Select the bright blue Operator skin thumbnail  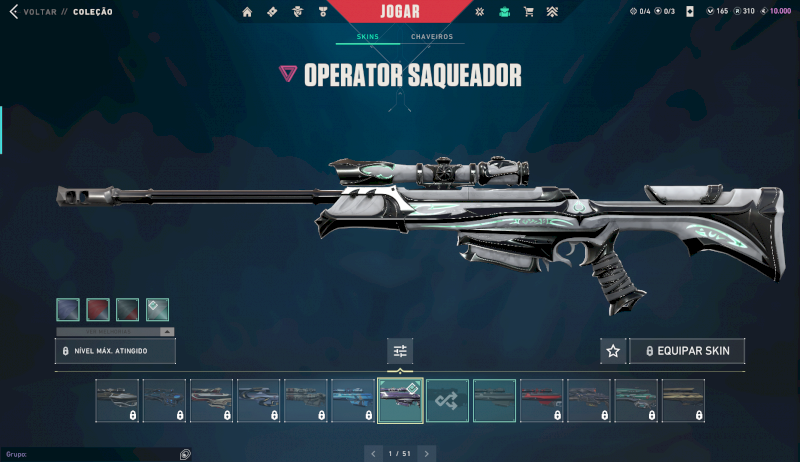pyautogui.click(x=353, y=400)
